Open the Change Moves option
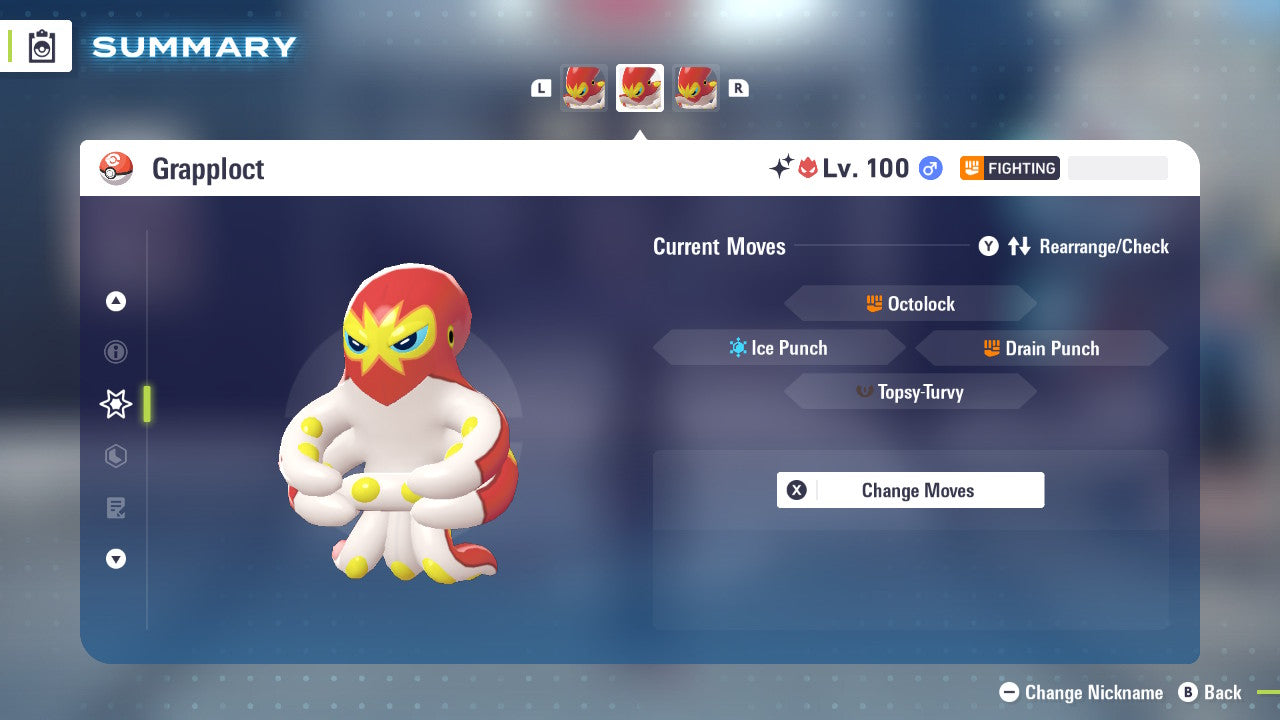Screen dimensions: 1280x720 910,490
